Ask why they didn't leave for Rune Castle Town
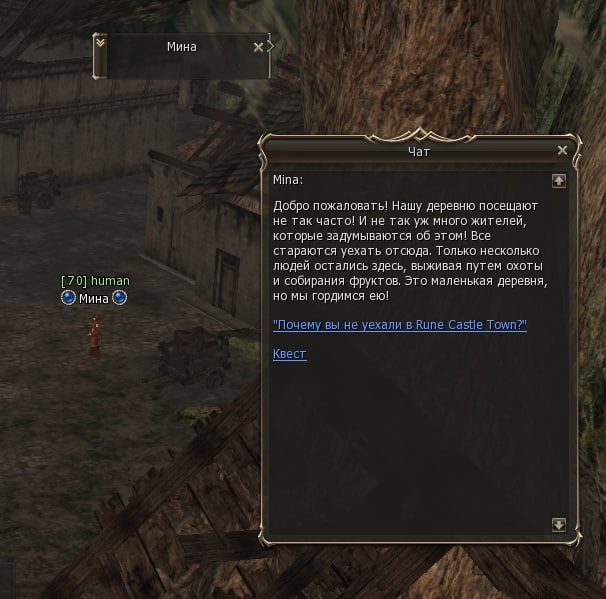Screen dimensions: 606x599 (x=399, y=326)
